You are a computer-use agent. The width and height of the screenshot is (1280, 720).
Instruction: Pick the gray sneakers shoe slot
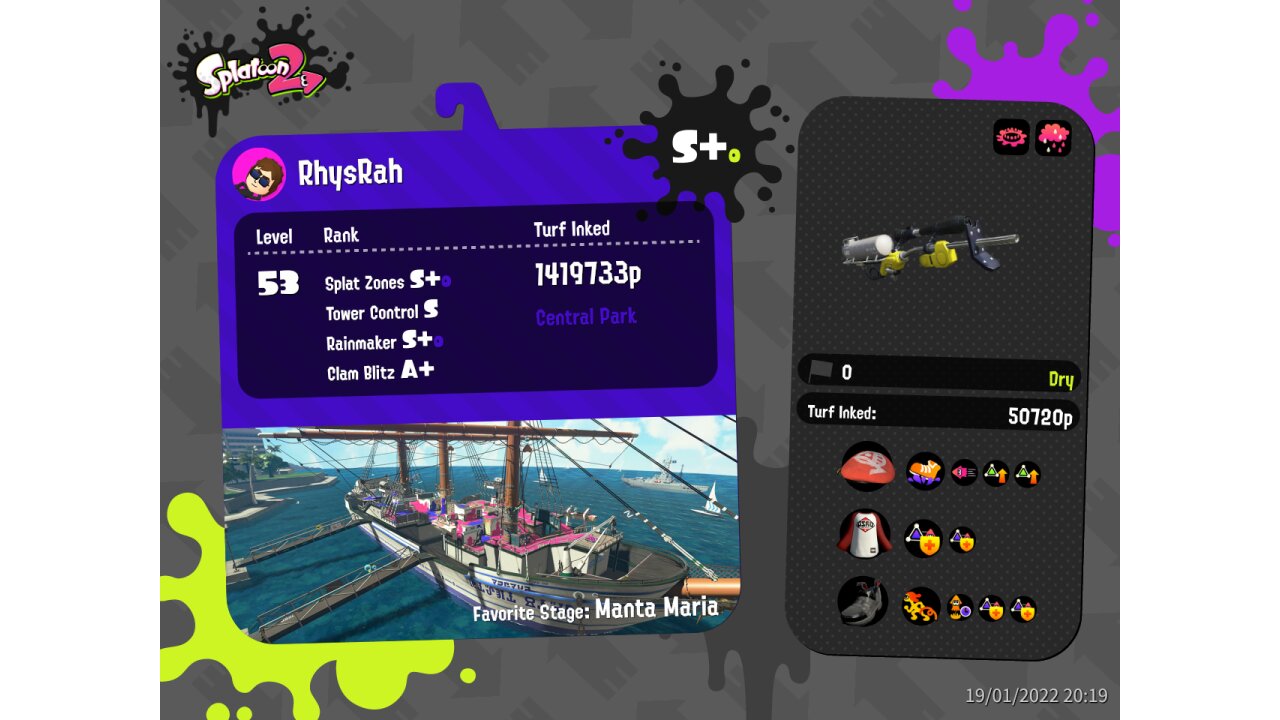[862, 602]
